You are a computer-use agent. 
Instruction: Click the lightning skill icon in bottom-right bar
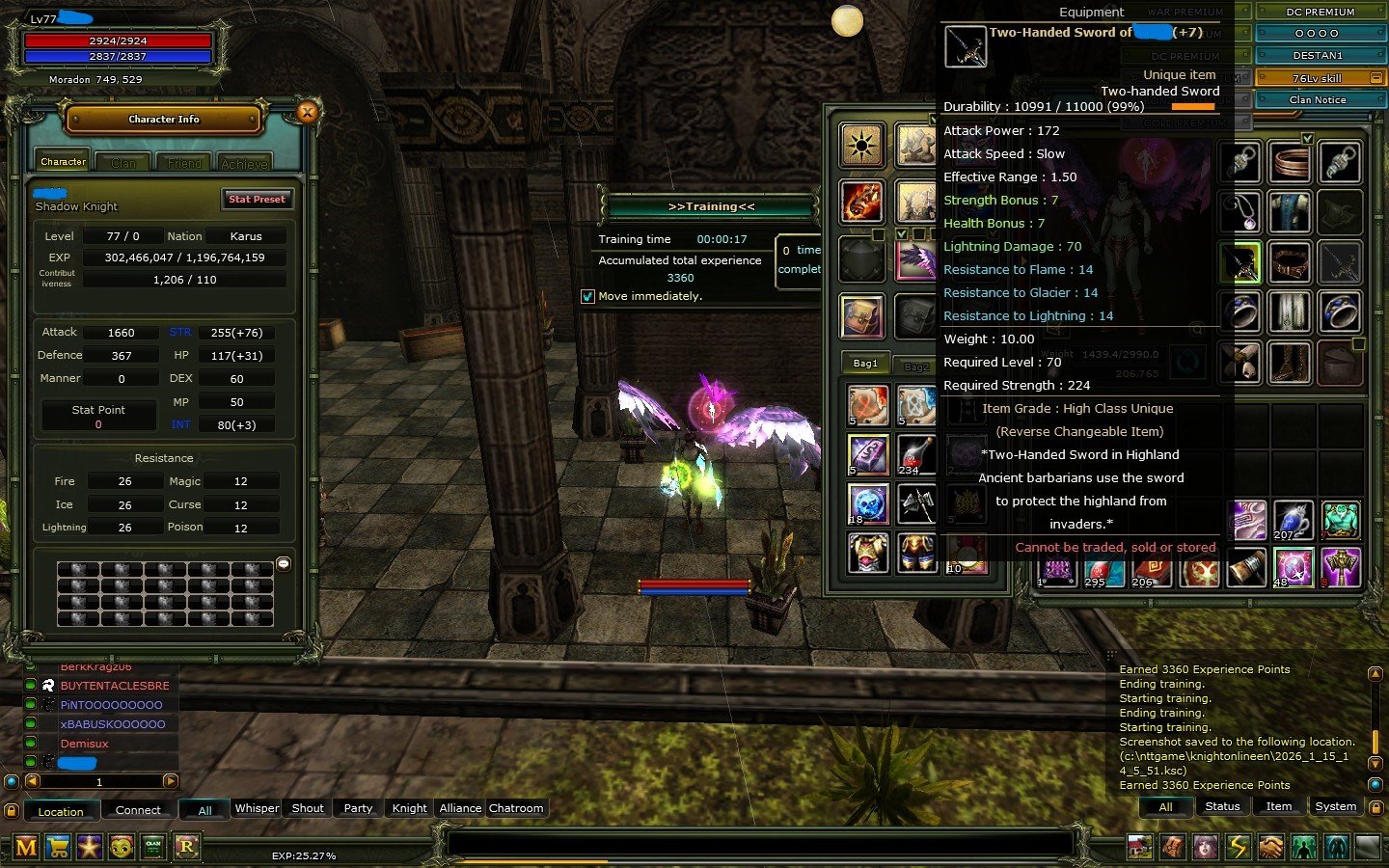coord(1239,847)
